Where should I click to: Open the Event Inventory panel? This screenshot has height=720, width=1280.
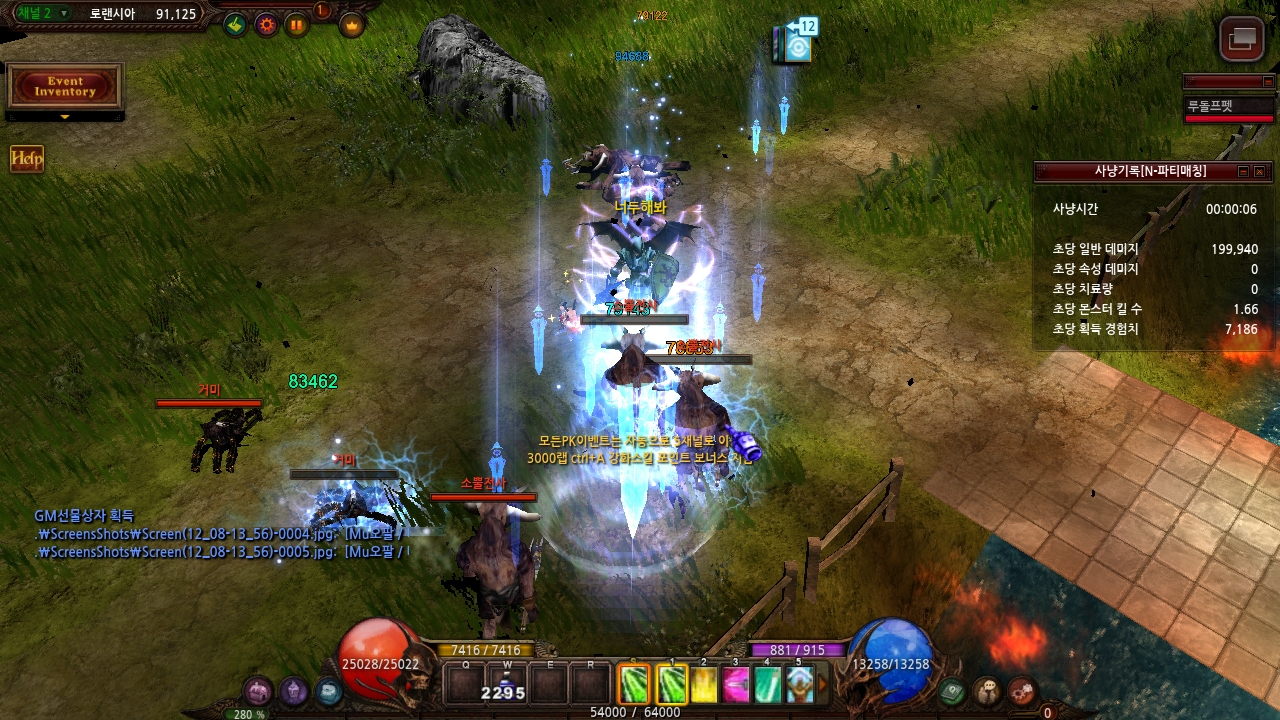pyautogui.click(x=65, y=87)
